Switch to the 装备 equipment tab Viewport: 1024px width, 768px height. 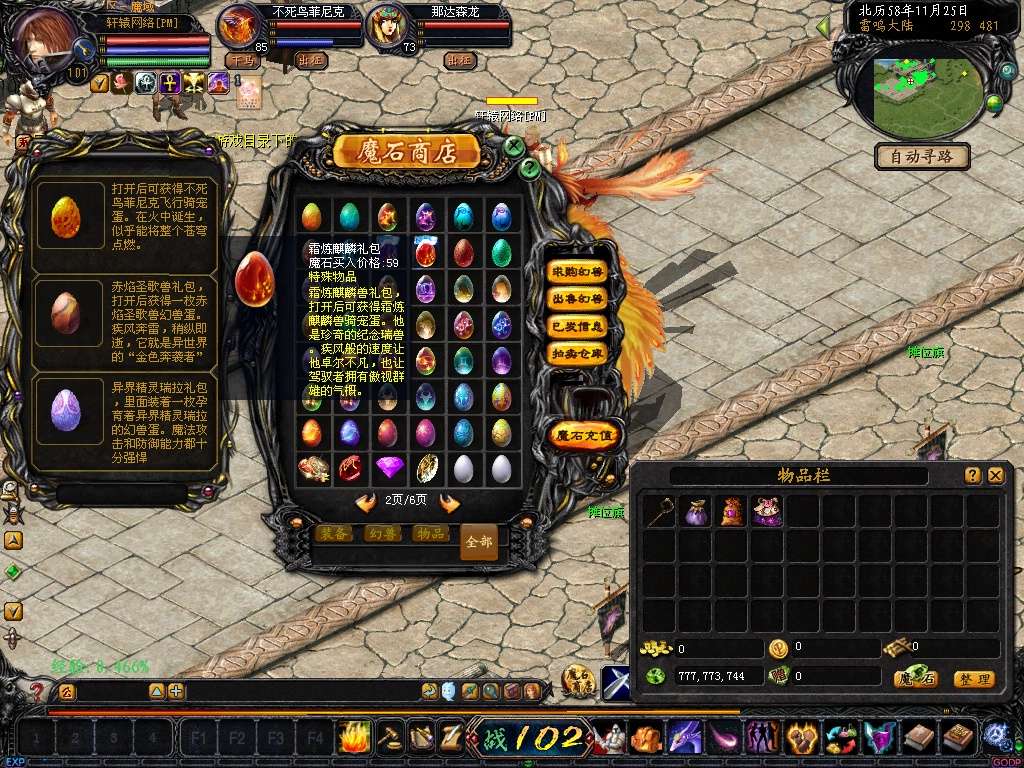333,533
